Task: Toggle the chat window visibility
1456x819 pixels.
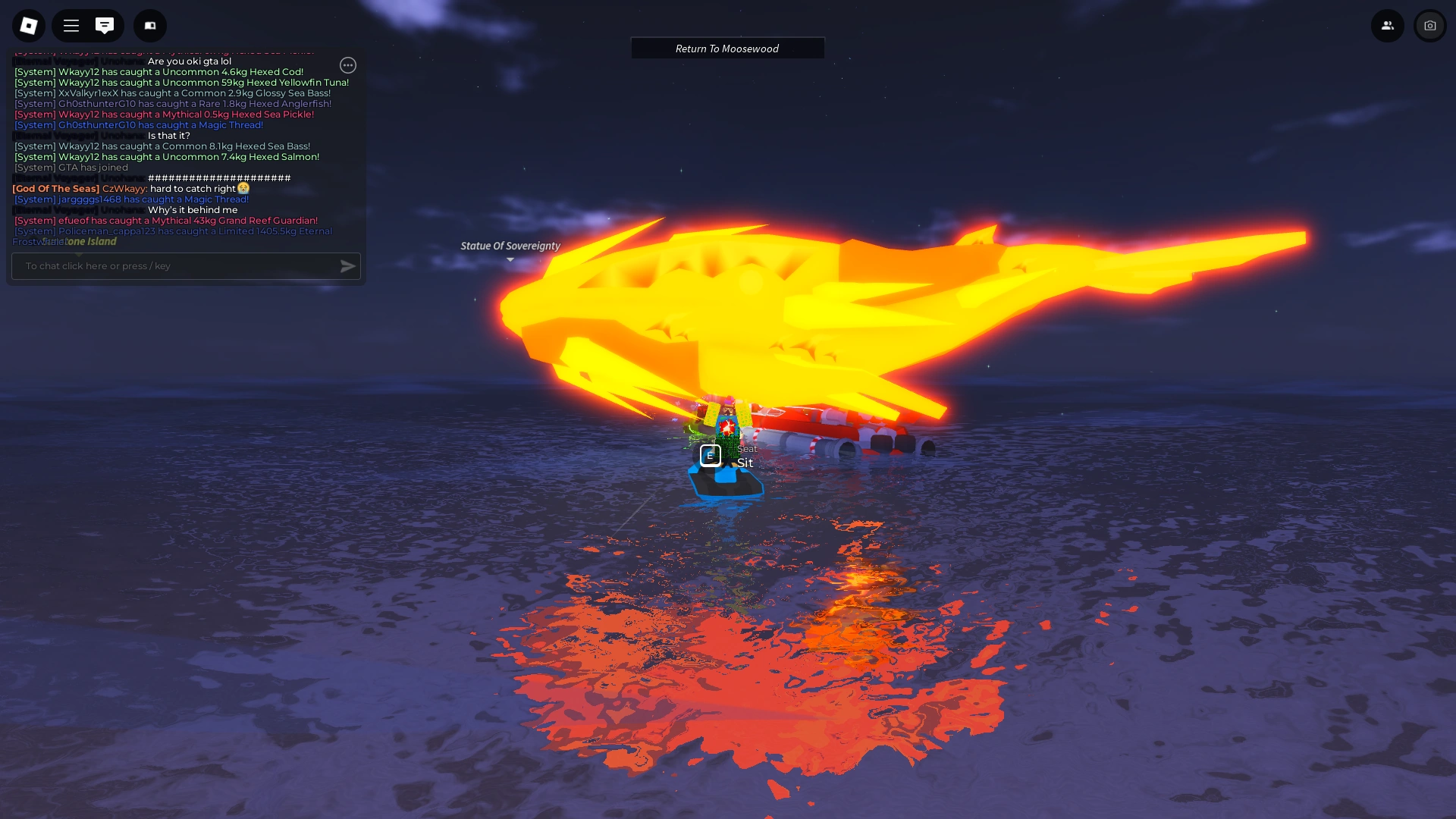Action: click(x=105, y=25)
